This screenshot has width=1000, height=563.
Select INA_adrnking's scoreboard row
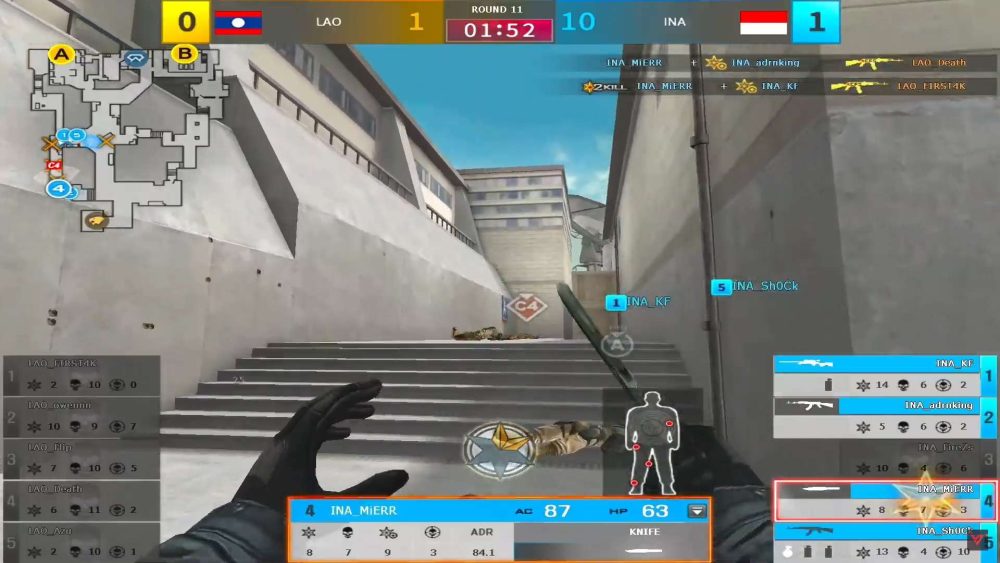coord(878,417)
